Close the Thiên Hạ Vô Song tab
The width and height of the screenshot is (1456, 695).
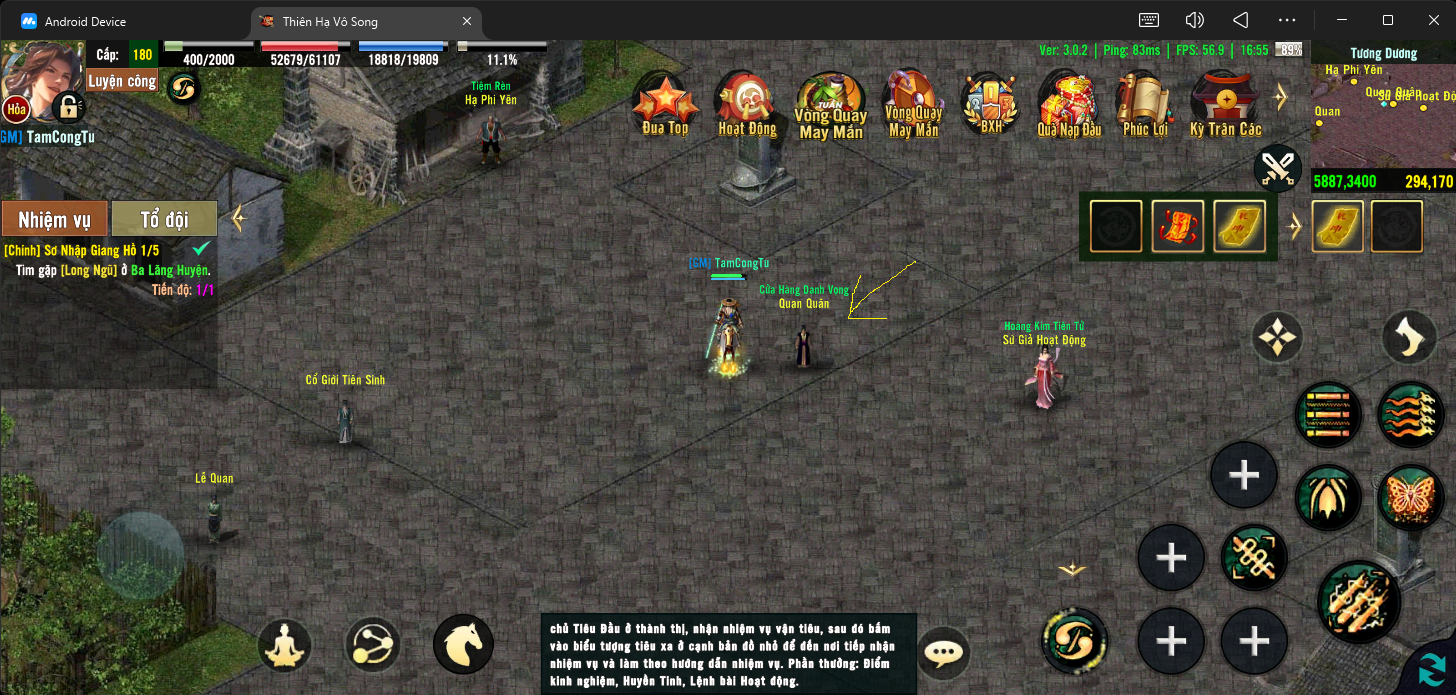pos(467,21)
